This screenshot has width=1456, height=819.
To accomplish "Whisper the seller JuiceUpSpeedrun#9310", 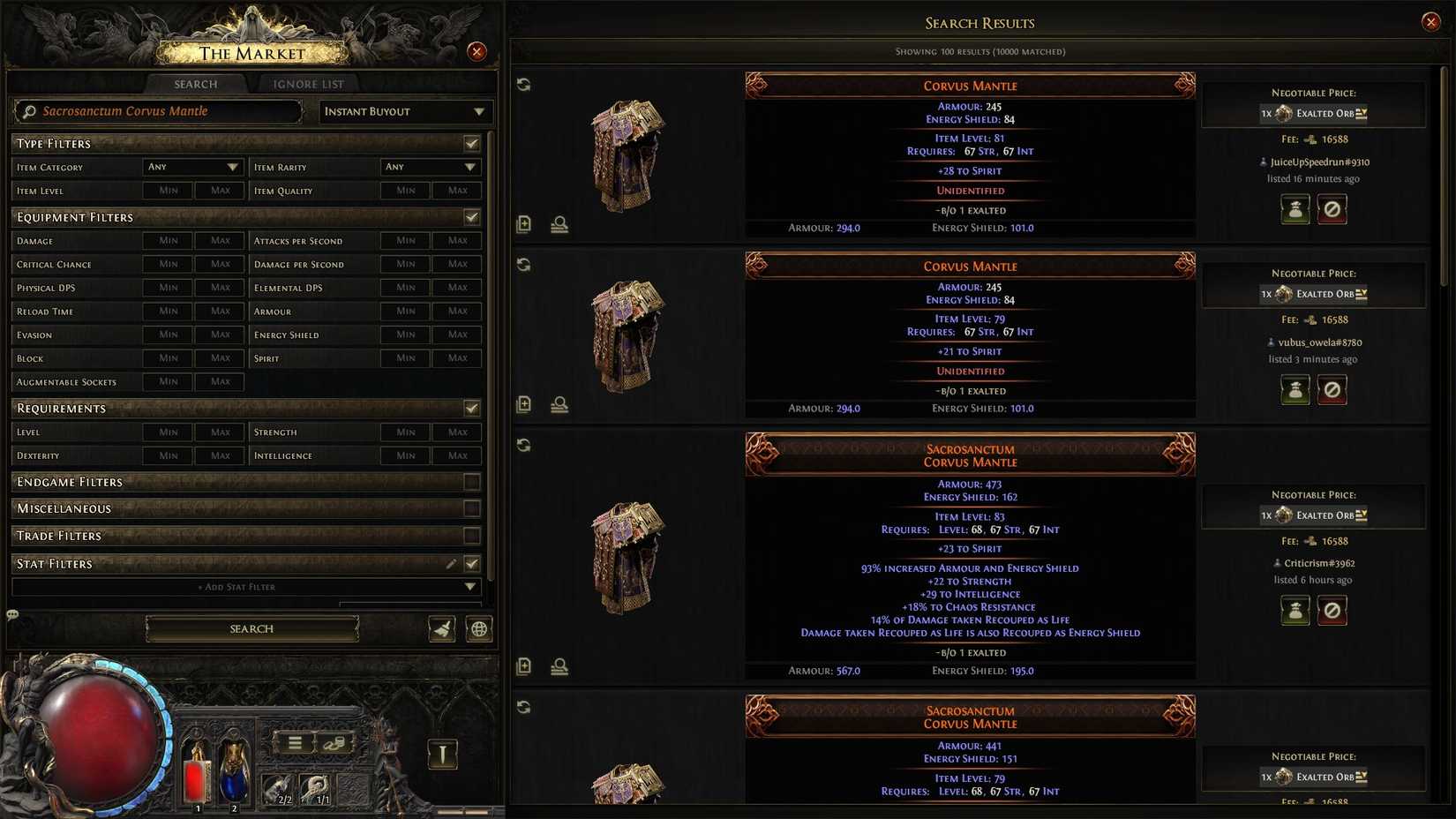I will [1295, 209].
